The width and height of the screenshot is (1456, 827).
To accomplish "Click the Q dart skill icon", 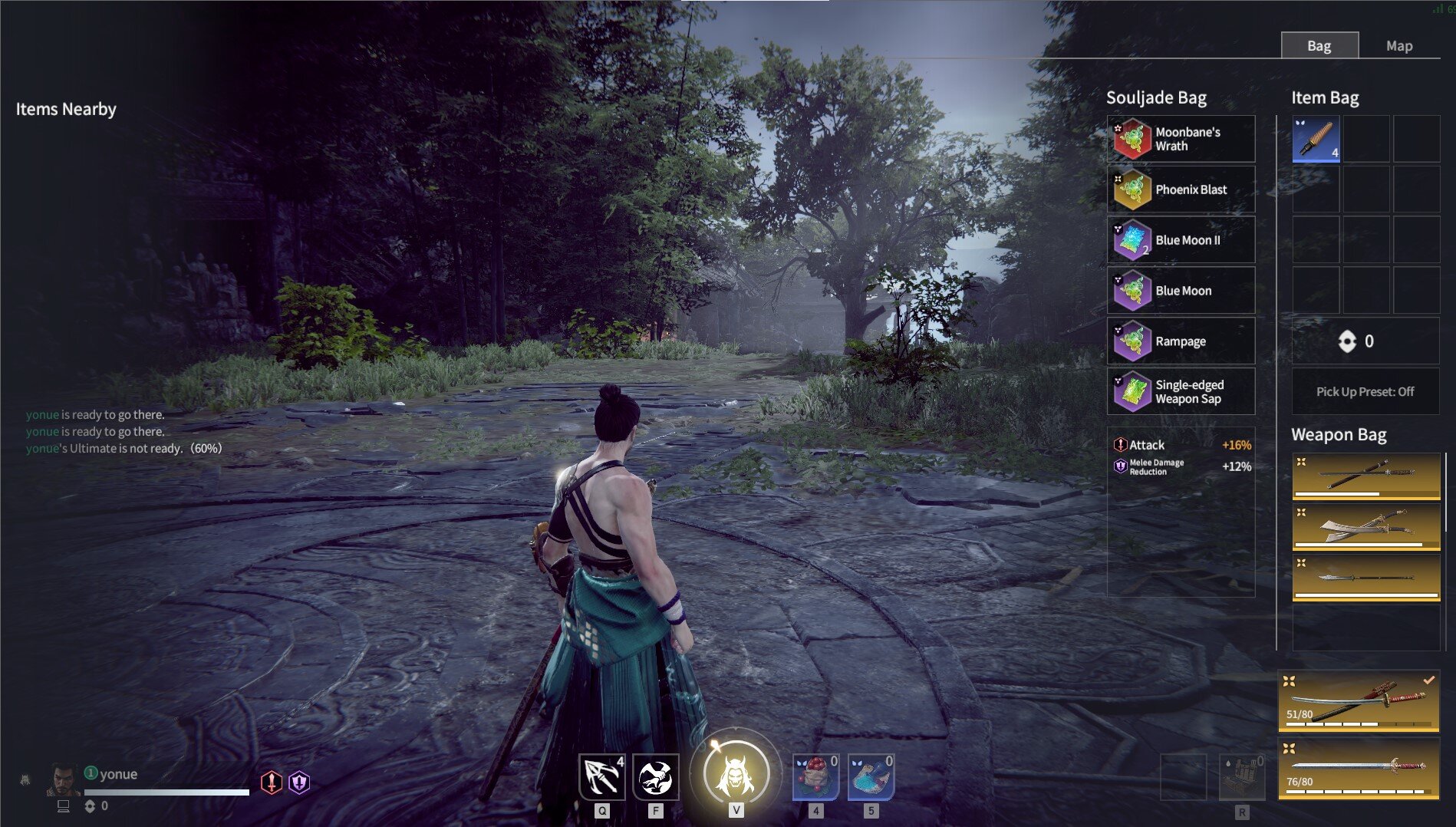I will coord(604,776).
